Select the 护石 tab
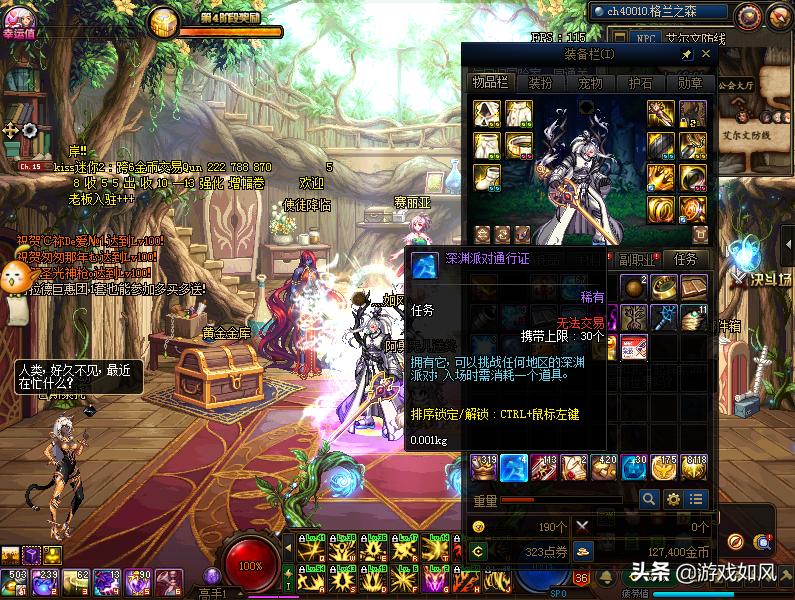 coord(640,83)
